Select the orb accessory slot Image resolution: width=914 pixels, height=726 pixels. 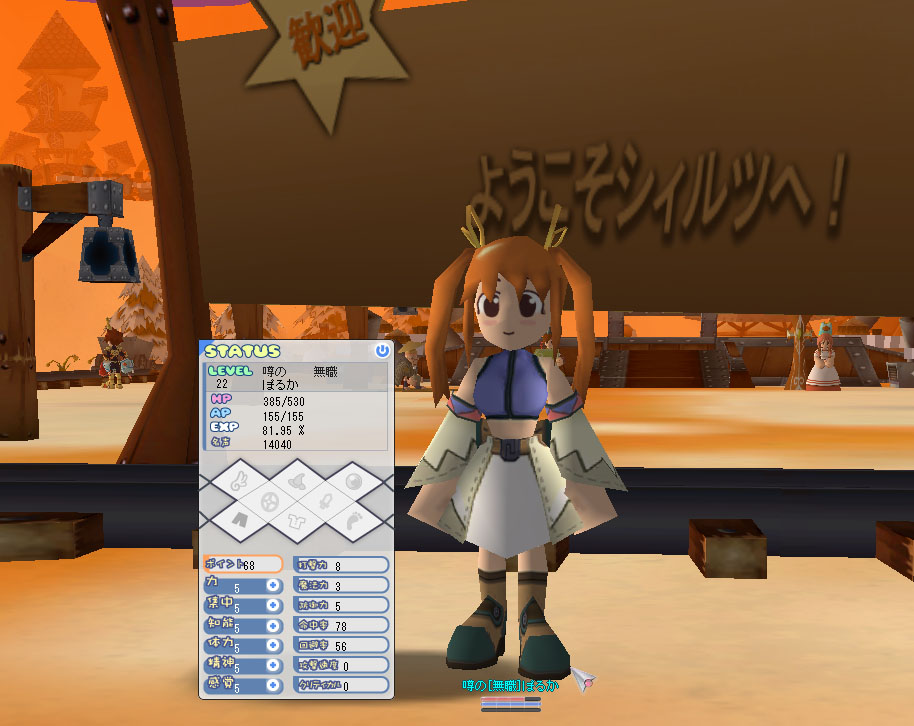tap(356, 481)
